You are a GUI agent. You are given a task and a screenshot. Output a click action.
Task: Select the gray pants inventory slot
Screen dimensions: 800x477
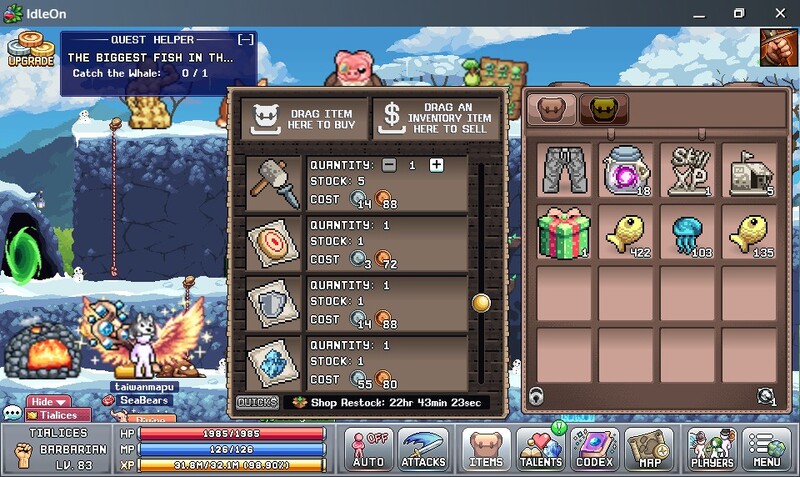(x=567, y=169)
